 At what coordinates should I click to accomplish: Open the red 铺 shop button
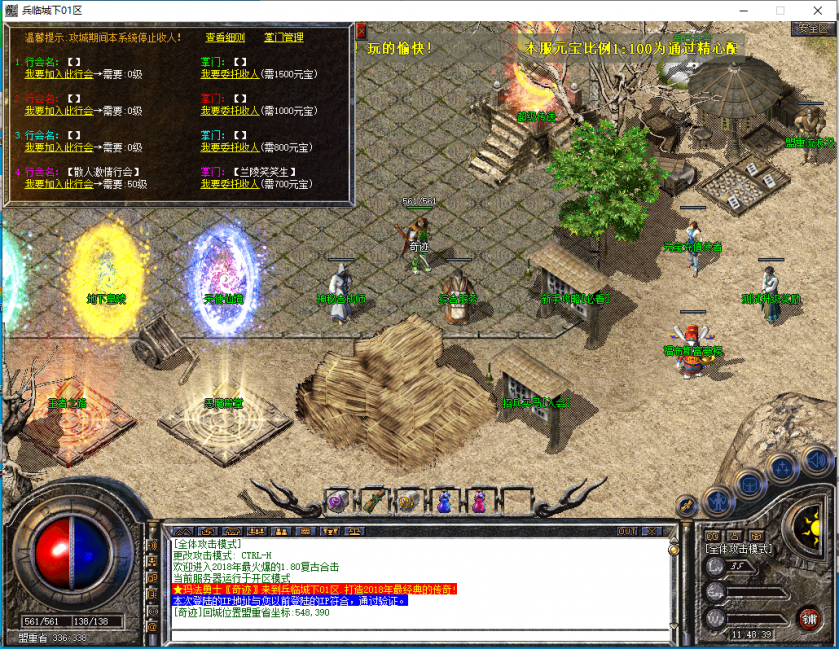807,619
